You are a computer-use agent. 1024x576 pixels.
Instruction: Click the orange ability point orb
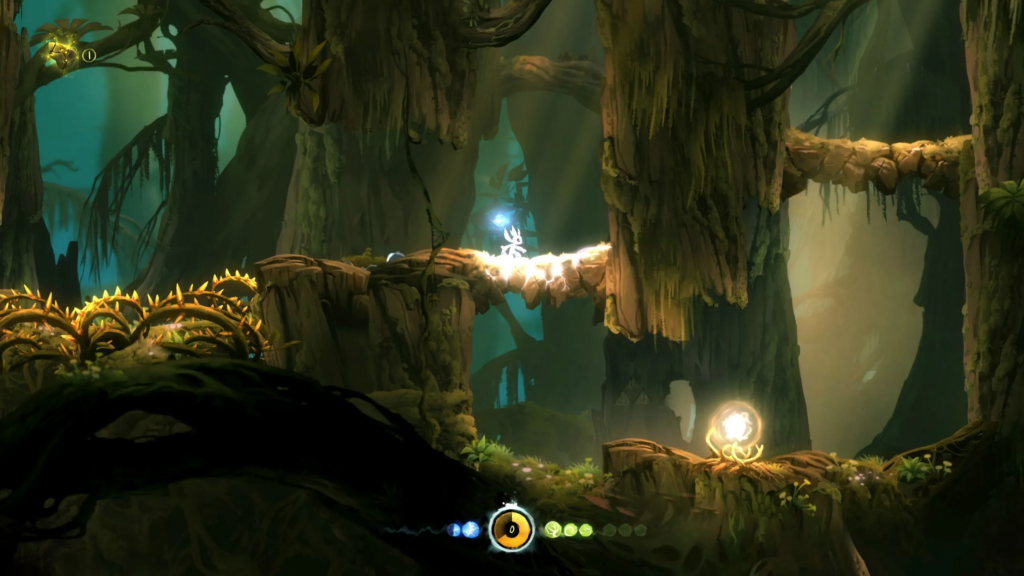tap(511, 528)
